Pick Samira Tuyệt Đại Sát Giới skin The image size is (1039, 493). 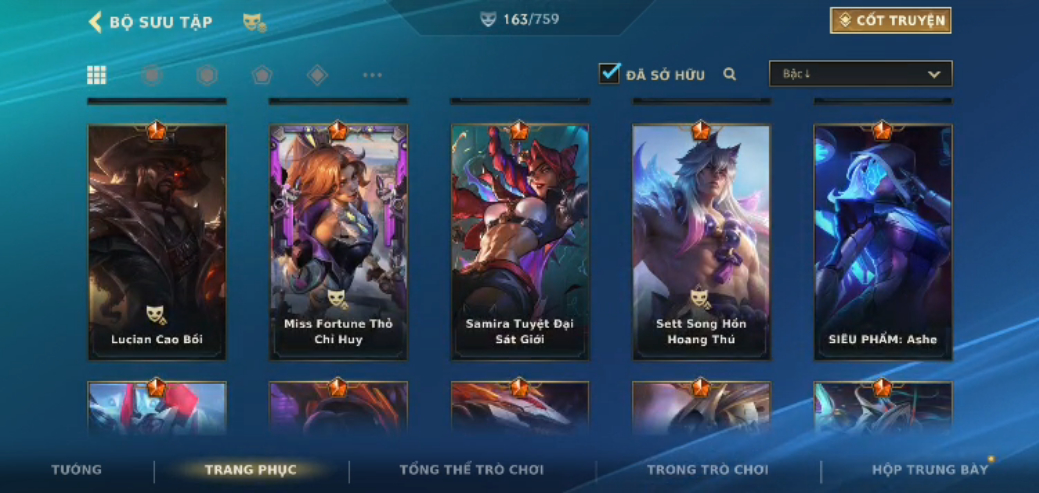point(520,241)
